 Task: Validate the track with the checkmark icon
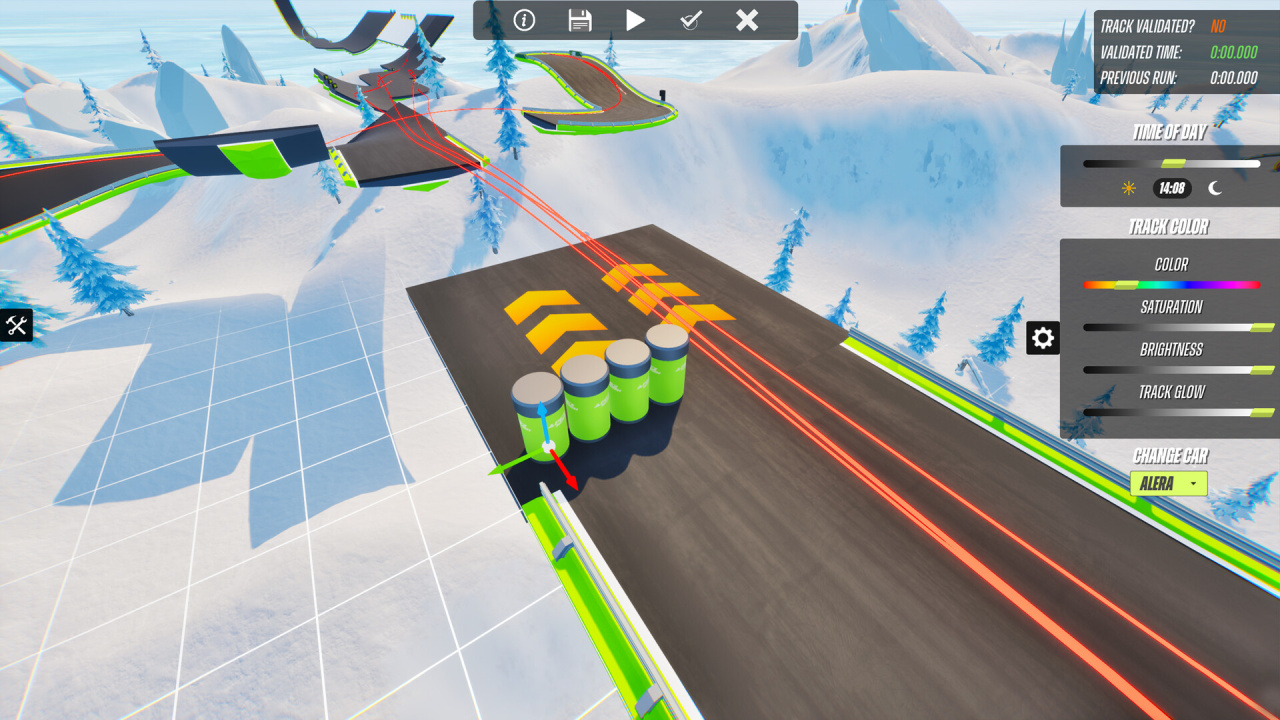click(691, 20)
